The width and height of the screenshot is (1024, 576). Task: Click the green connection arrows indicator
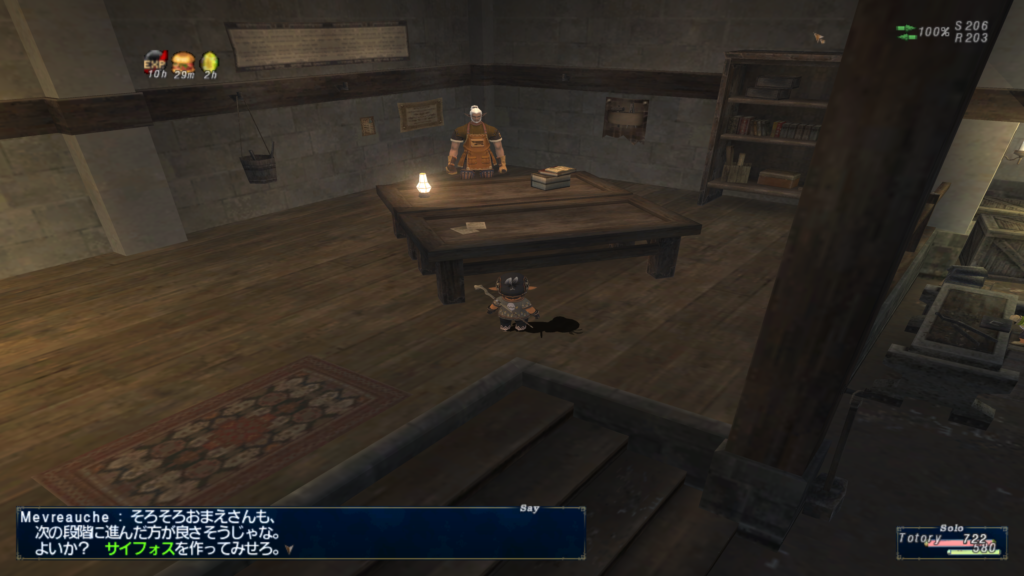906,32
